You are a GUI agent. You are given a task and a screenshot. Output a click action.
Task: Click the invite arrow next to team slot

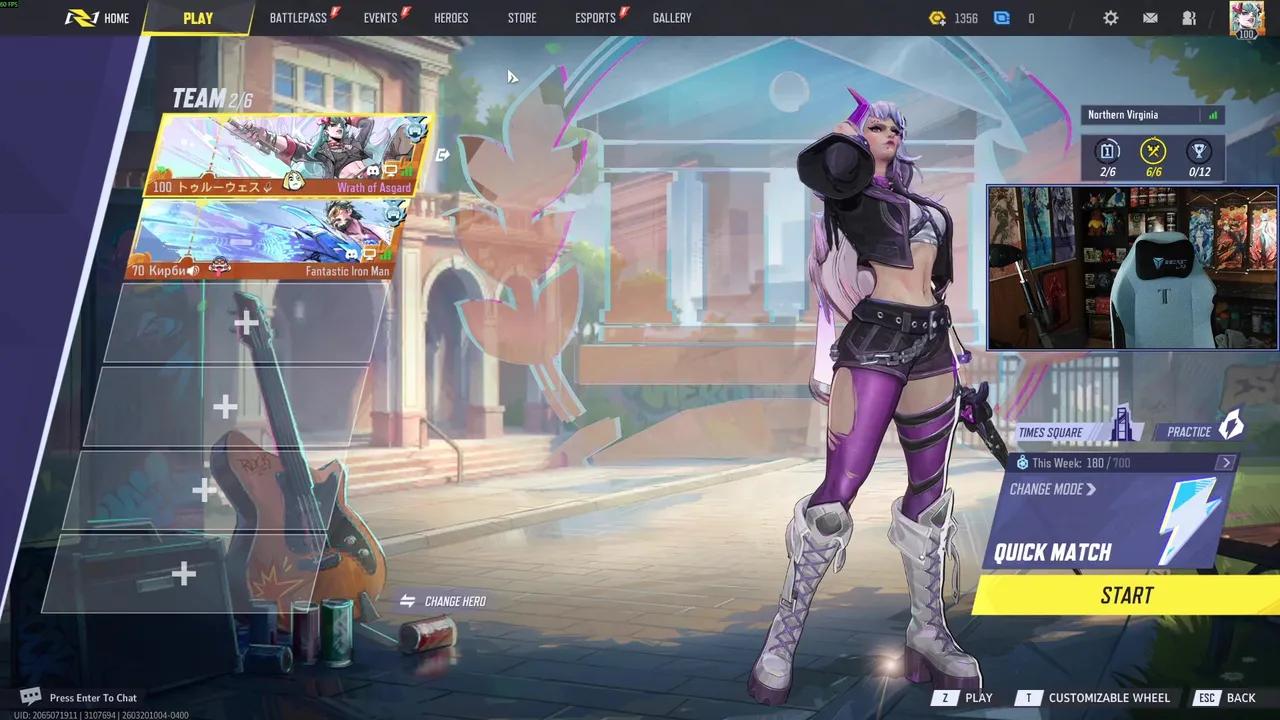(x=443, y=154)
